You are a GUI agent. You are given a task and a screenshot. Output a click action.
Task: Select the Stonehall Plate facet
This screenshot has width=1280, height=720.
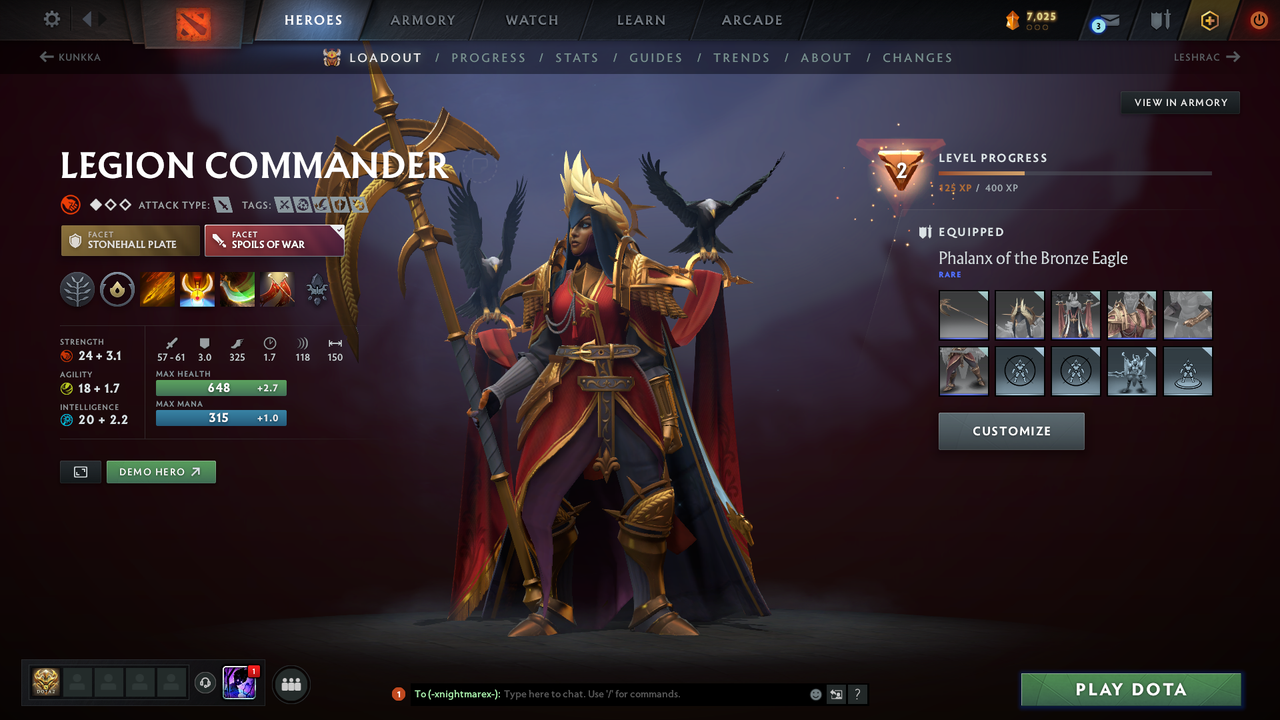[x=129, y=240]
